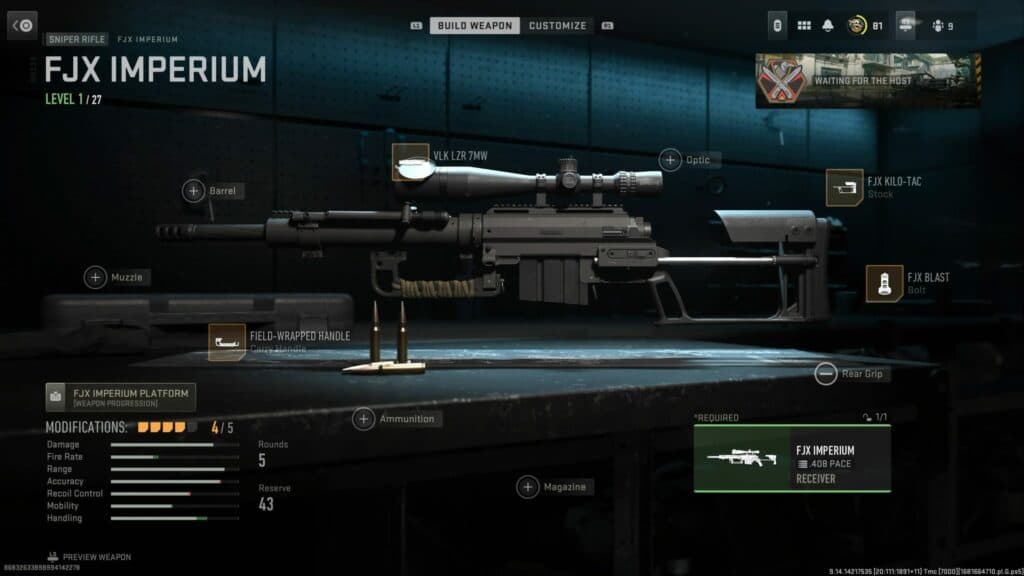Choose the empty Optic slot

tap(670, 159)
